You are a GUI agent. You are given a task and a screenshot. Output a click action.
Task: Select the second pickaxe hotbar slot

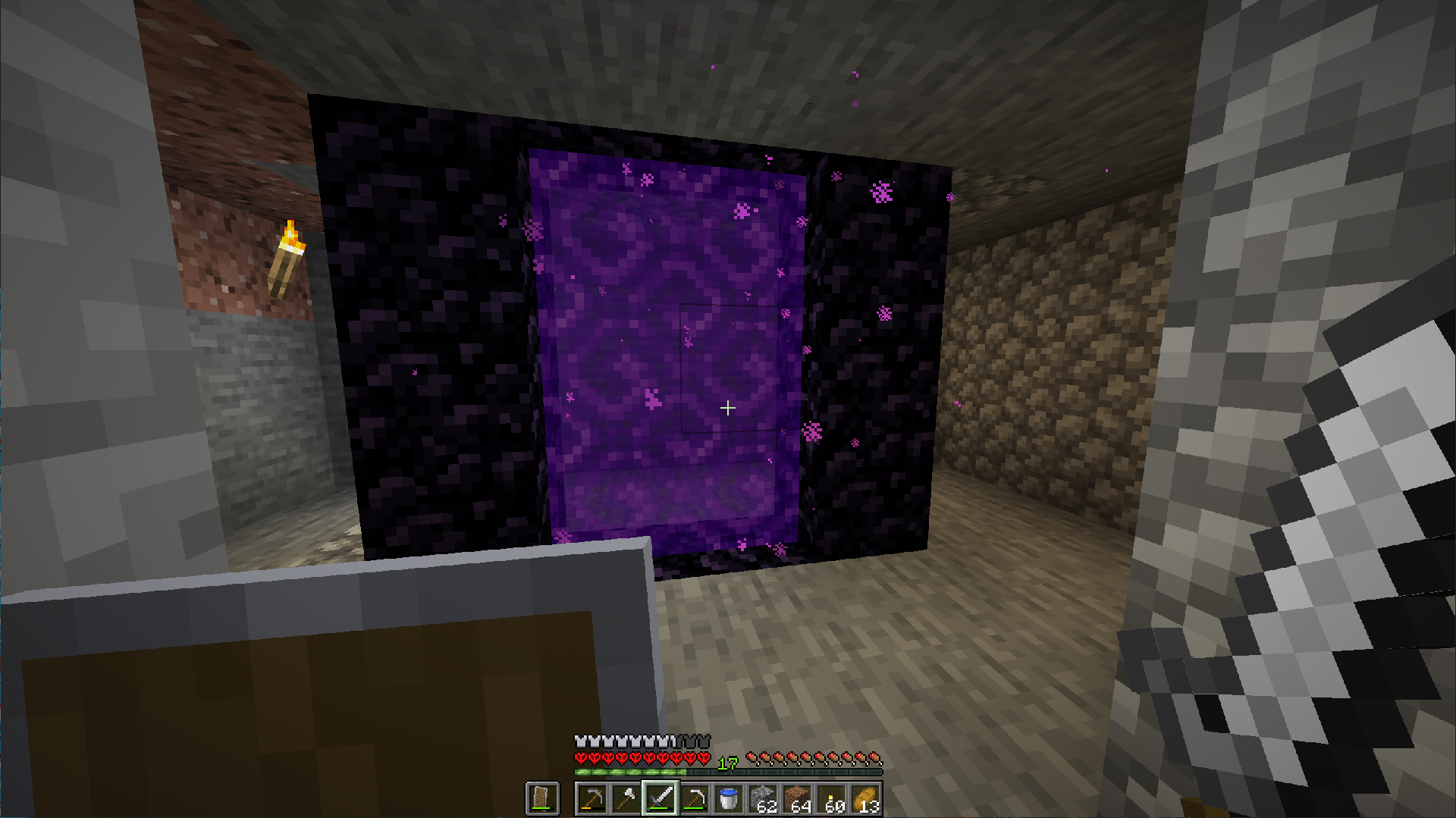[x=695, y=798]
